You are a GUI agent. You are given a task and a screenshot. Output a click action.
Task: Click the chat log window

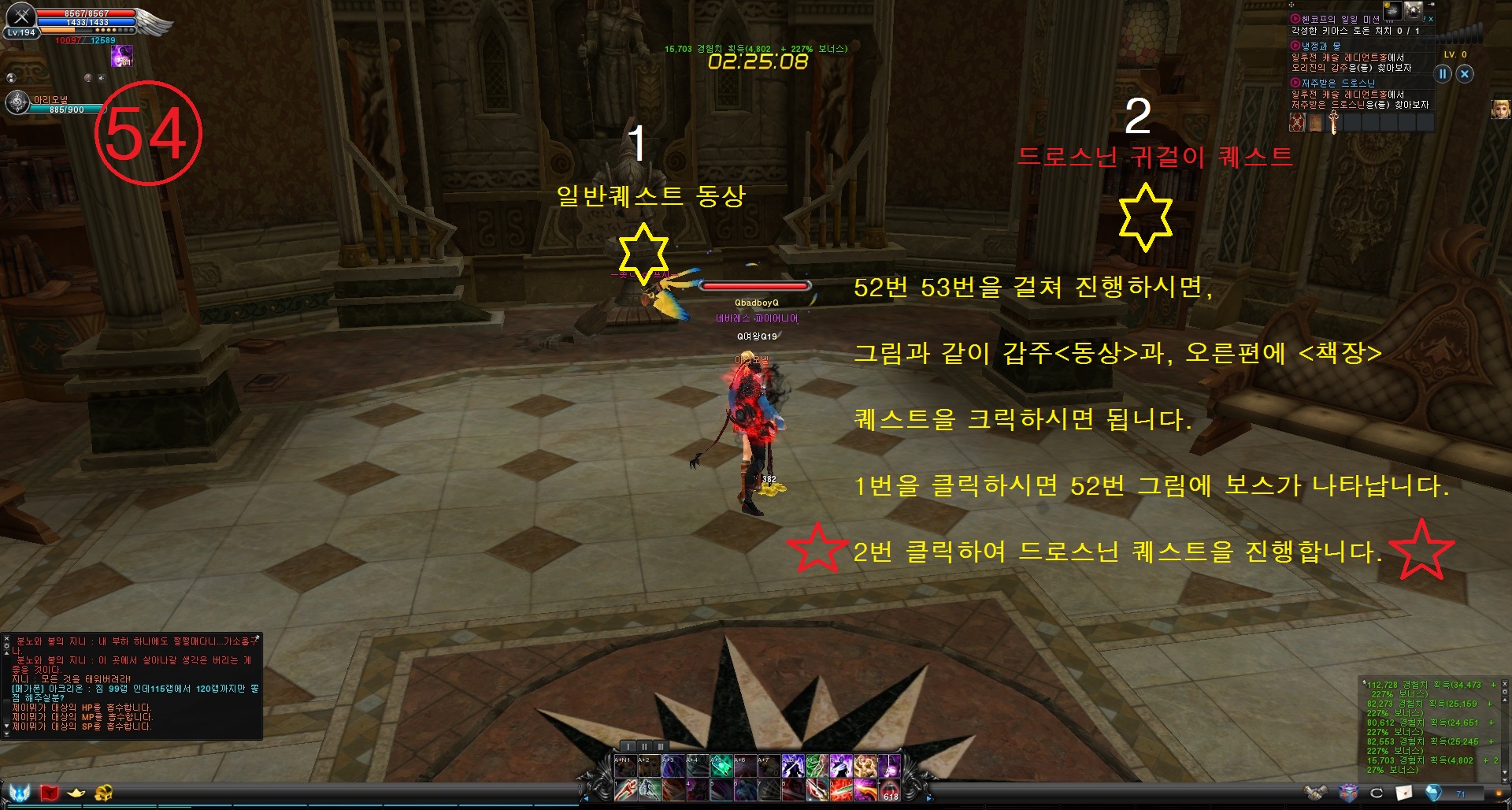pyautogui.click(x=132, y=686)
